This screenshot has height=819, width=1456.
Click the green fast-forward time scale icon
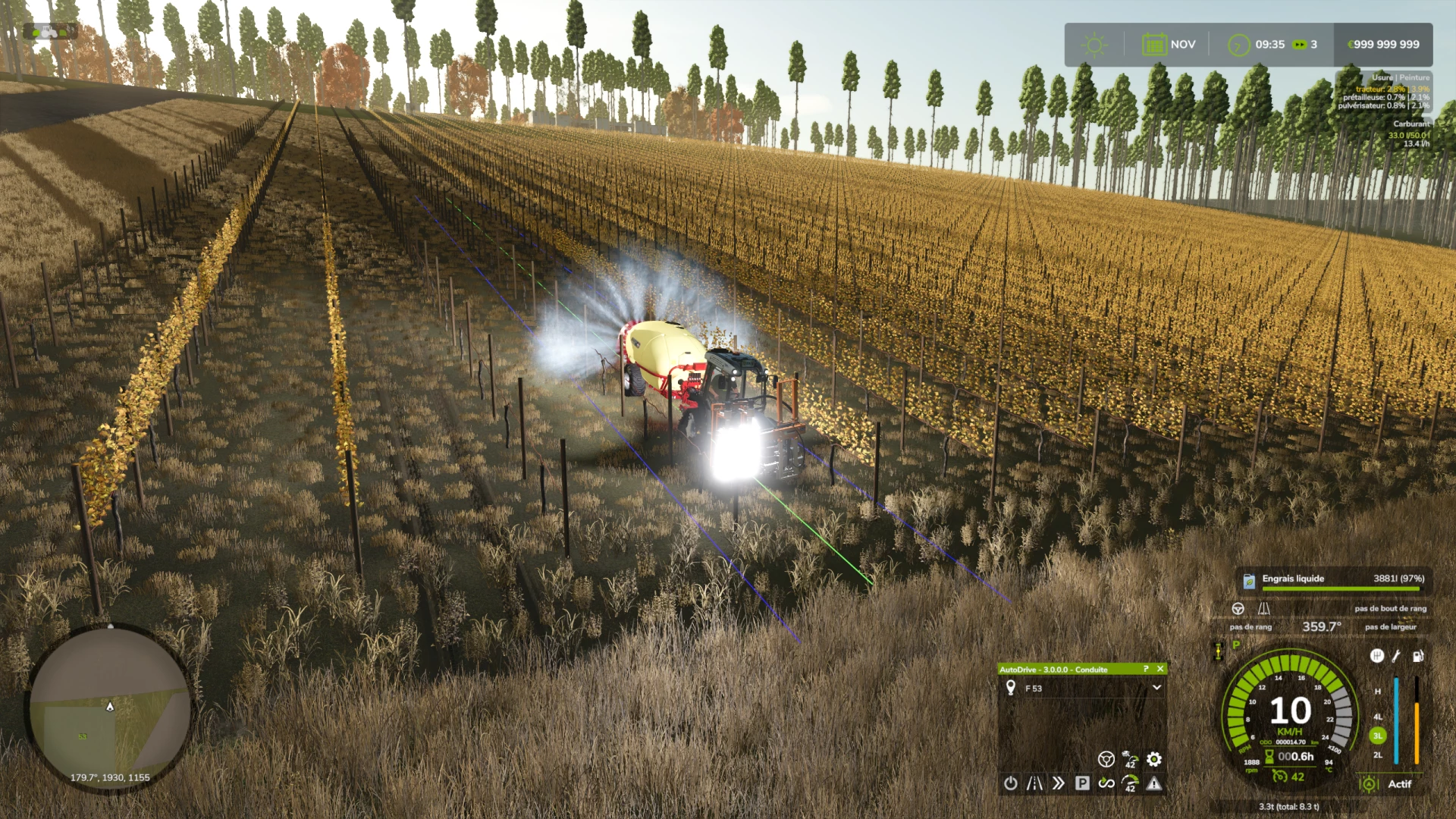tap(1300, 45)
